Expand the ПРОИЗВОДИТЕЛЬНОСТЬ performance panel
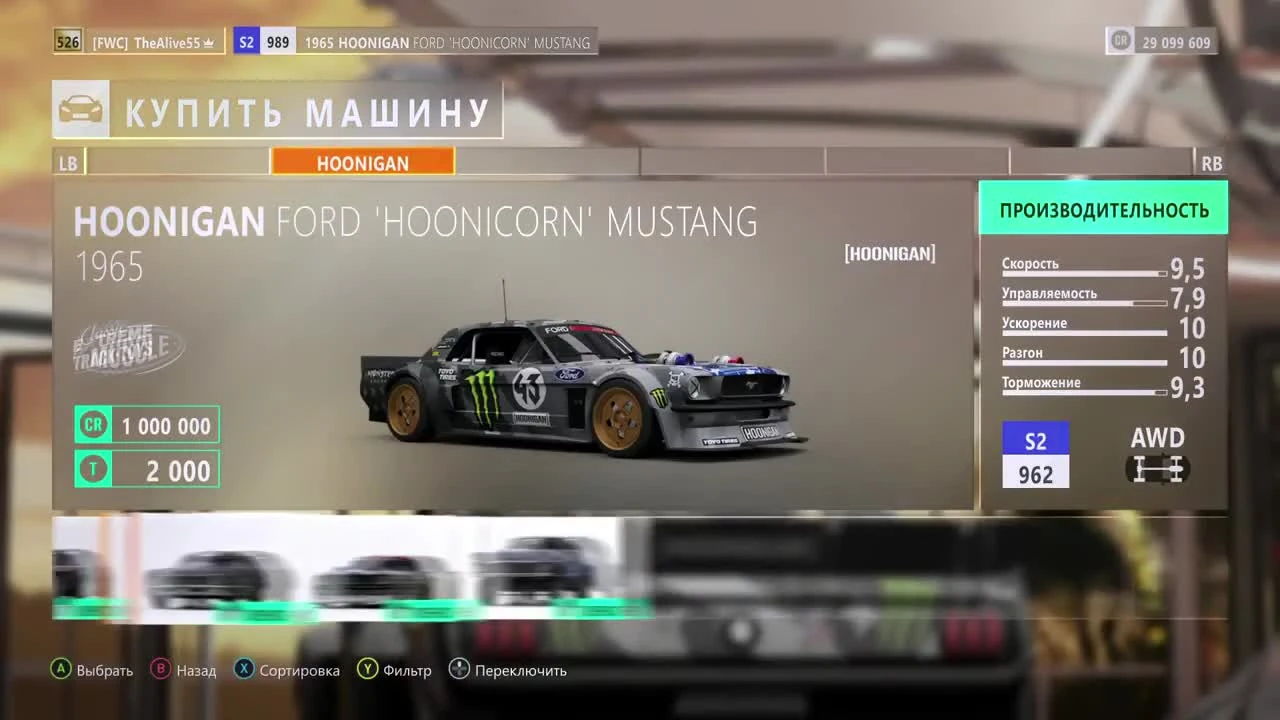The image size is (1280, 720). click(1103, 207)
